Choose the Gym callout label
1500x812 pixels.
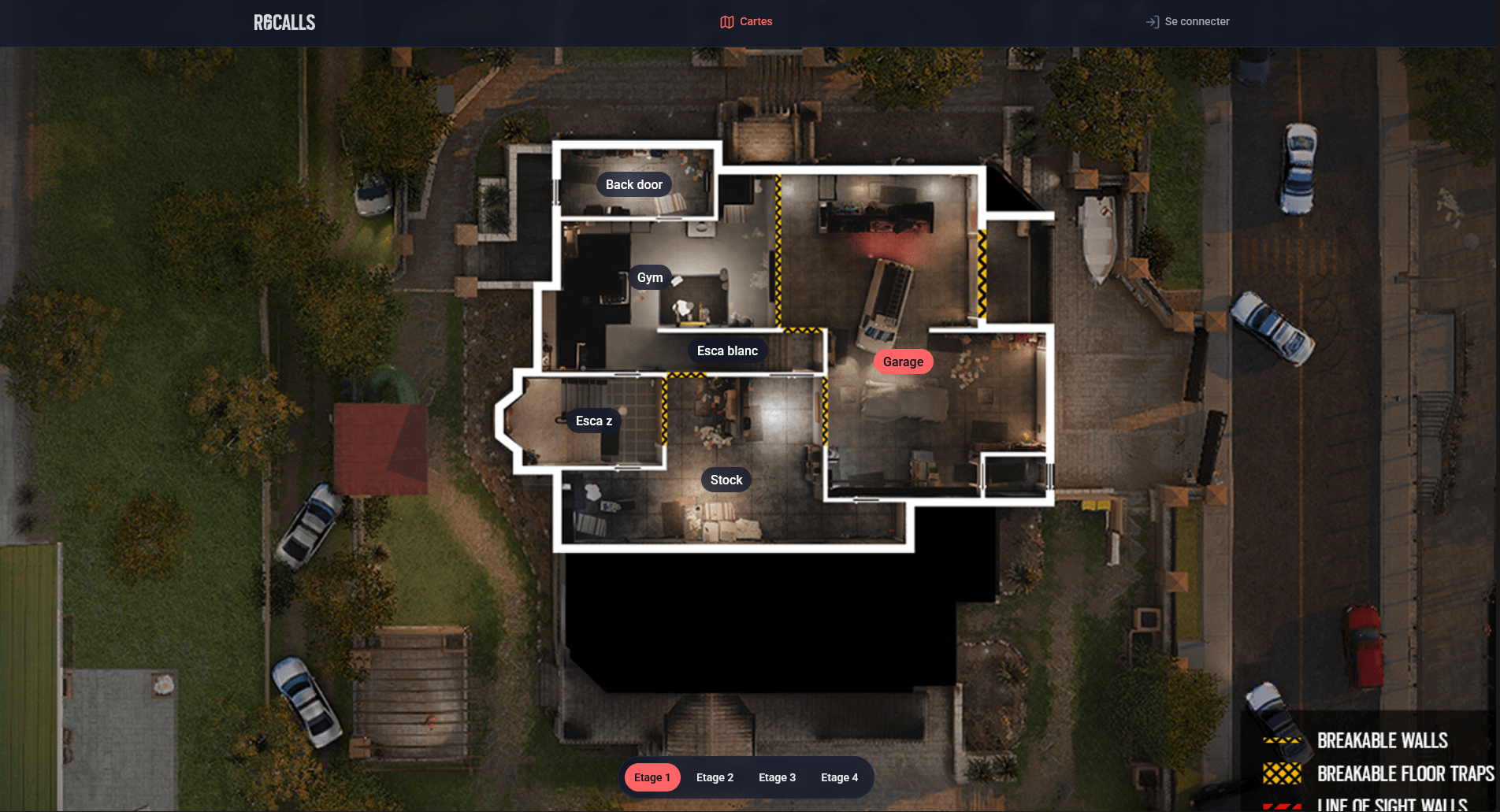(x=650, y=277)
